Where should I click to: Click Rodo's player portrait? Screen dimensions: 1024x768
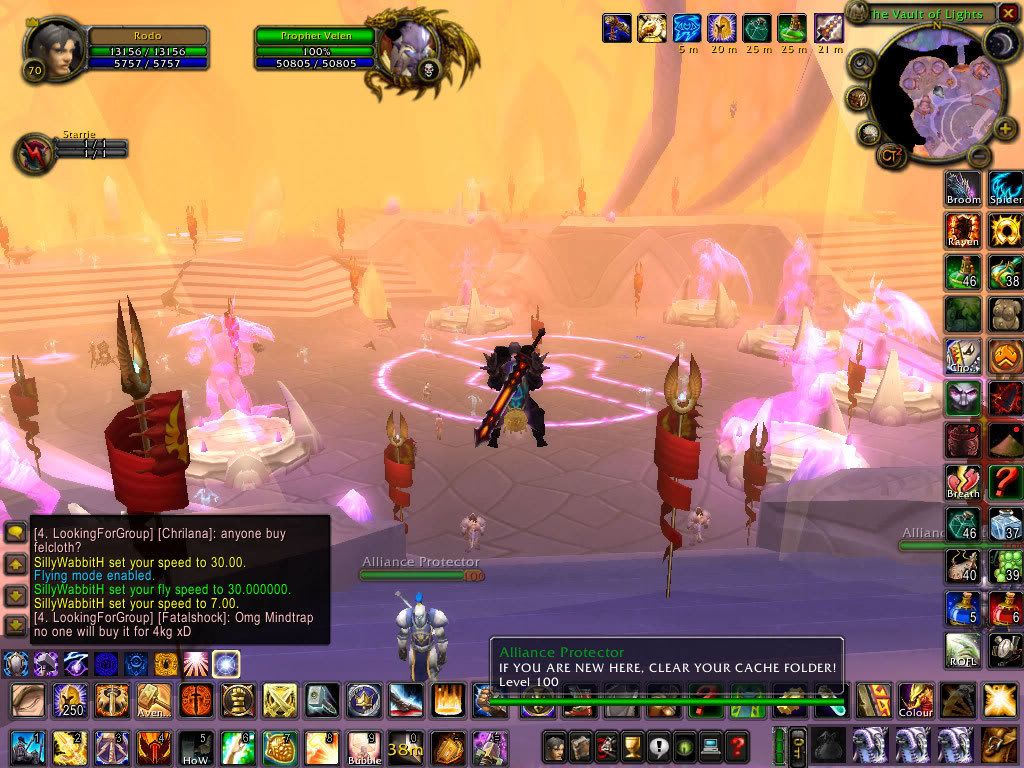click(x=52, y=50)
